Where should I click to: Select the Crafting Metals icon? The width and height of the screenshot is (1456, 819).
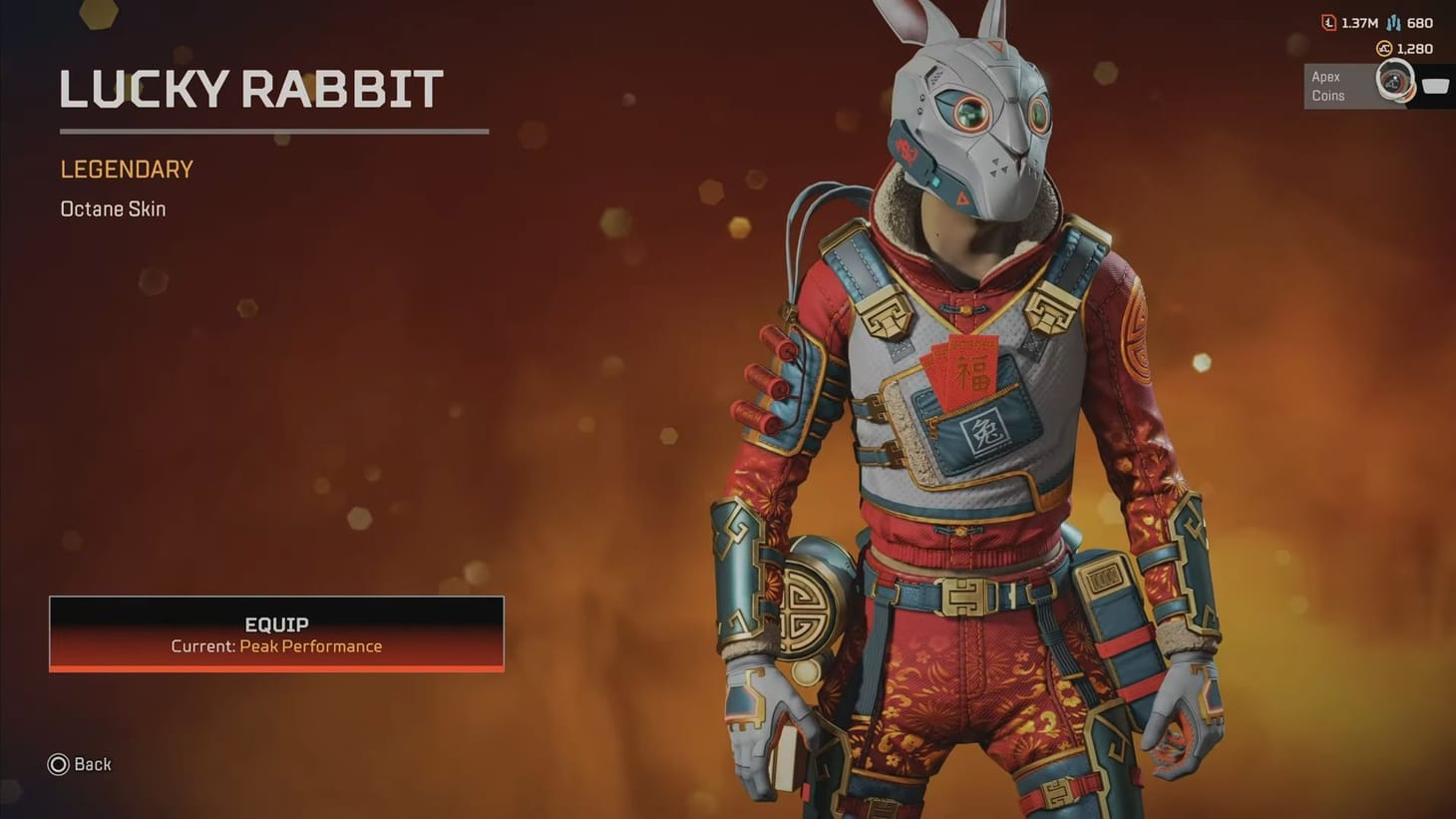(x=1393, y=23)
